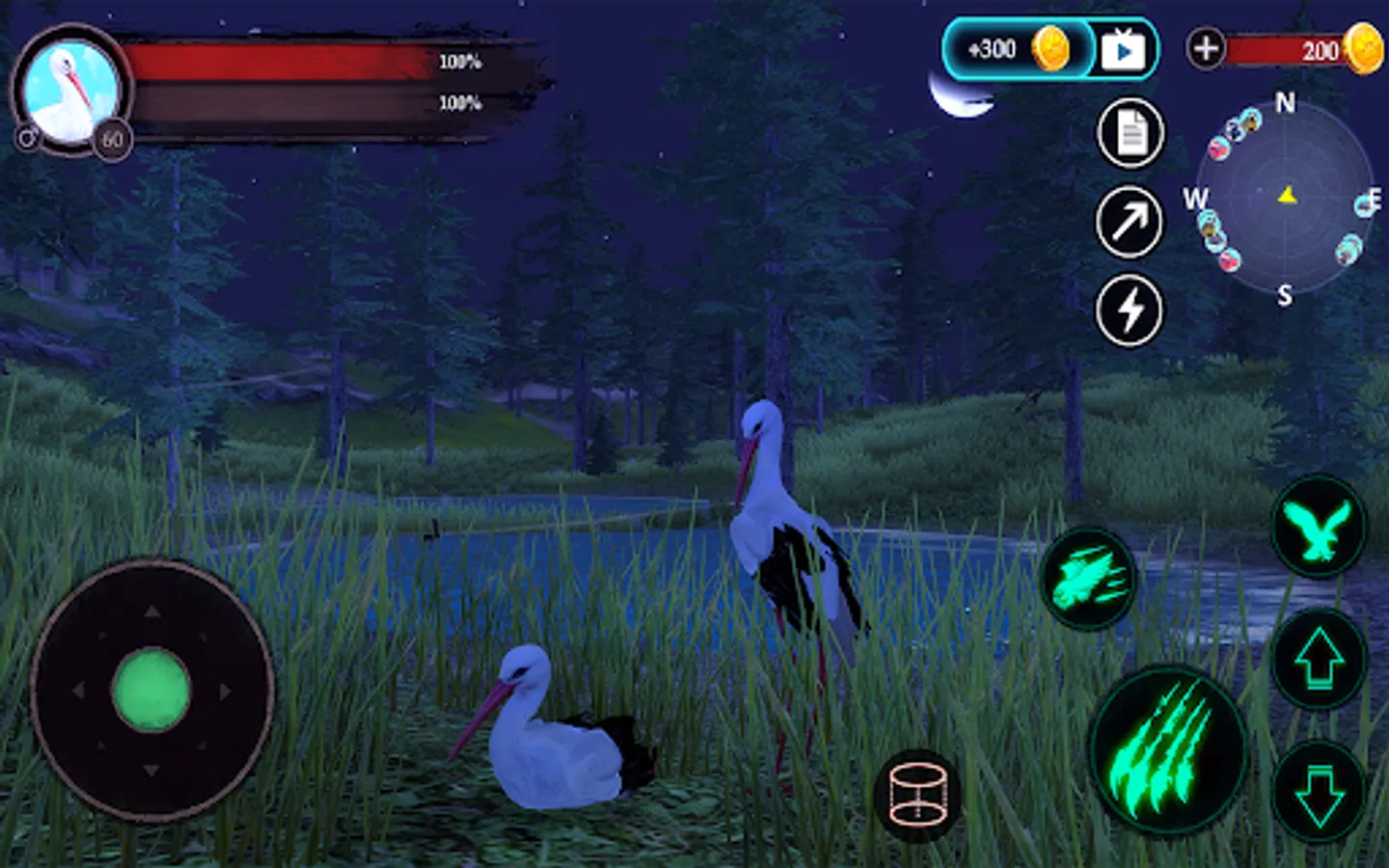Tap the cylinder camera view button
This screenshot has height=868, width=1389.
(917, 796)
